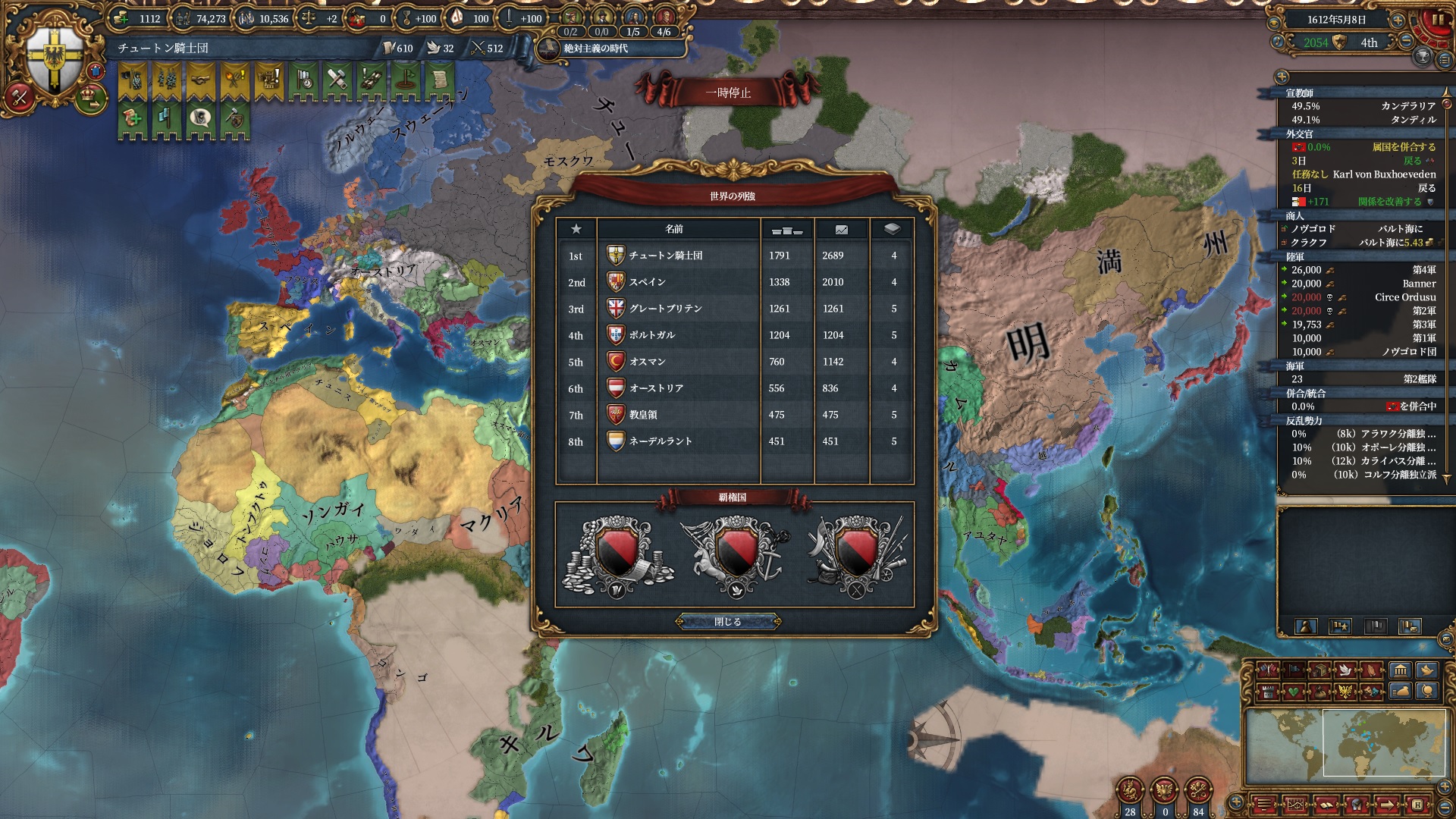Image resolution: width=1456 pixels, height=819 pixels.
Task: Click the military hegemon shield with weapons
Action: (x=856, y=557)
